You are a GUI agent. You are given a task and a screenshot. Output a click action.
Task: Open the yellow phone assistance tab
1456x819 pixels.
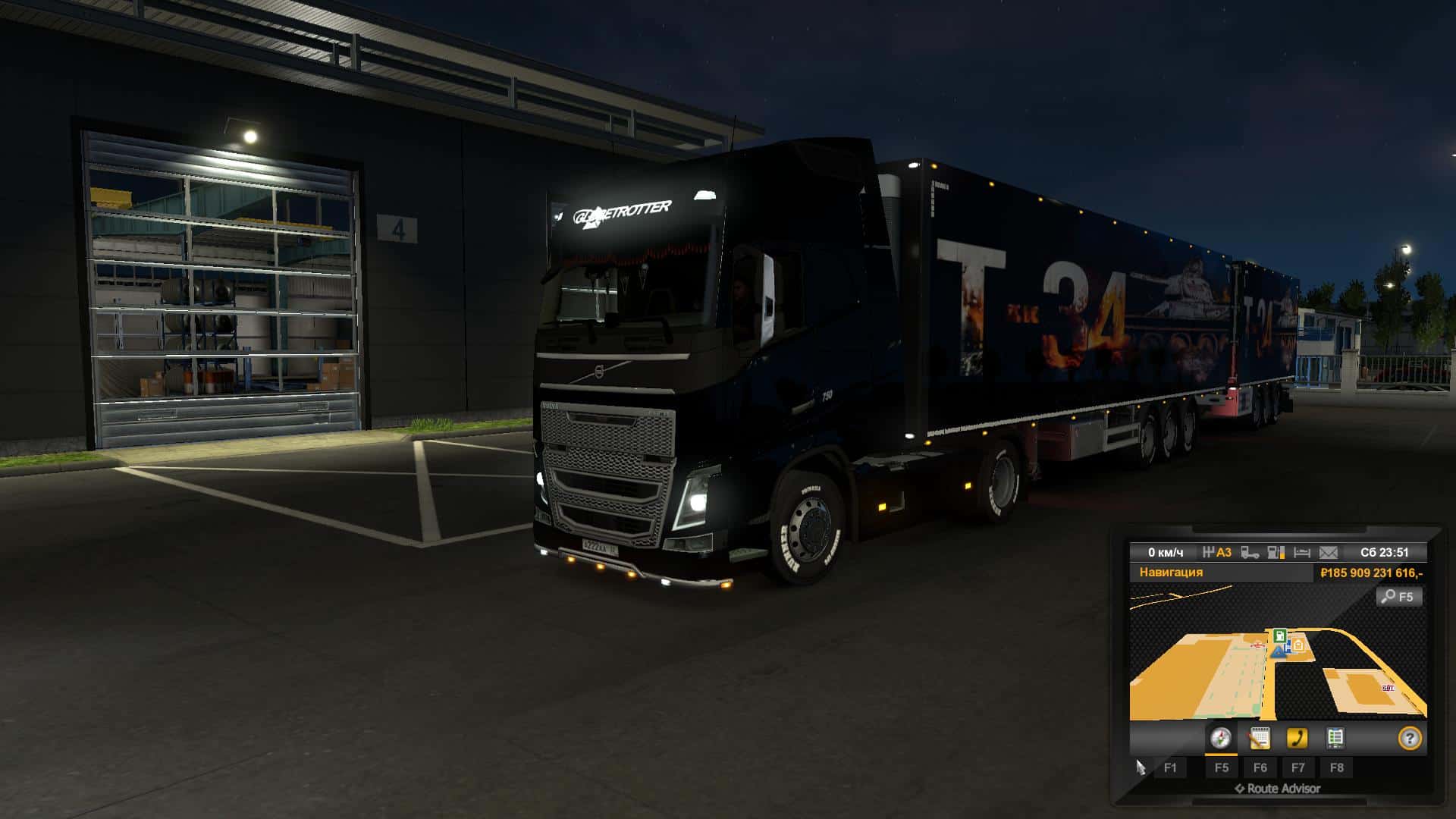pos(1298,738)
